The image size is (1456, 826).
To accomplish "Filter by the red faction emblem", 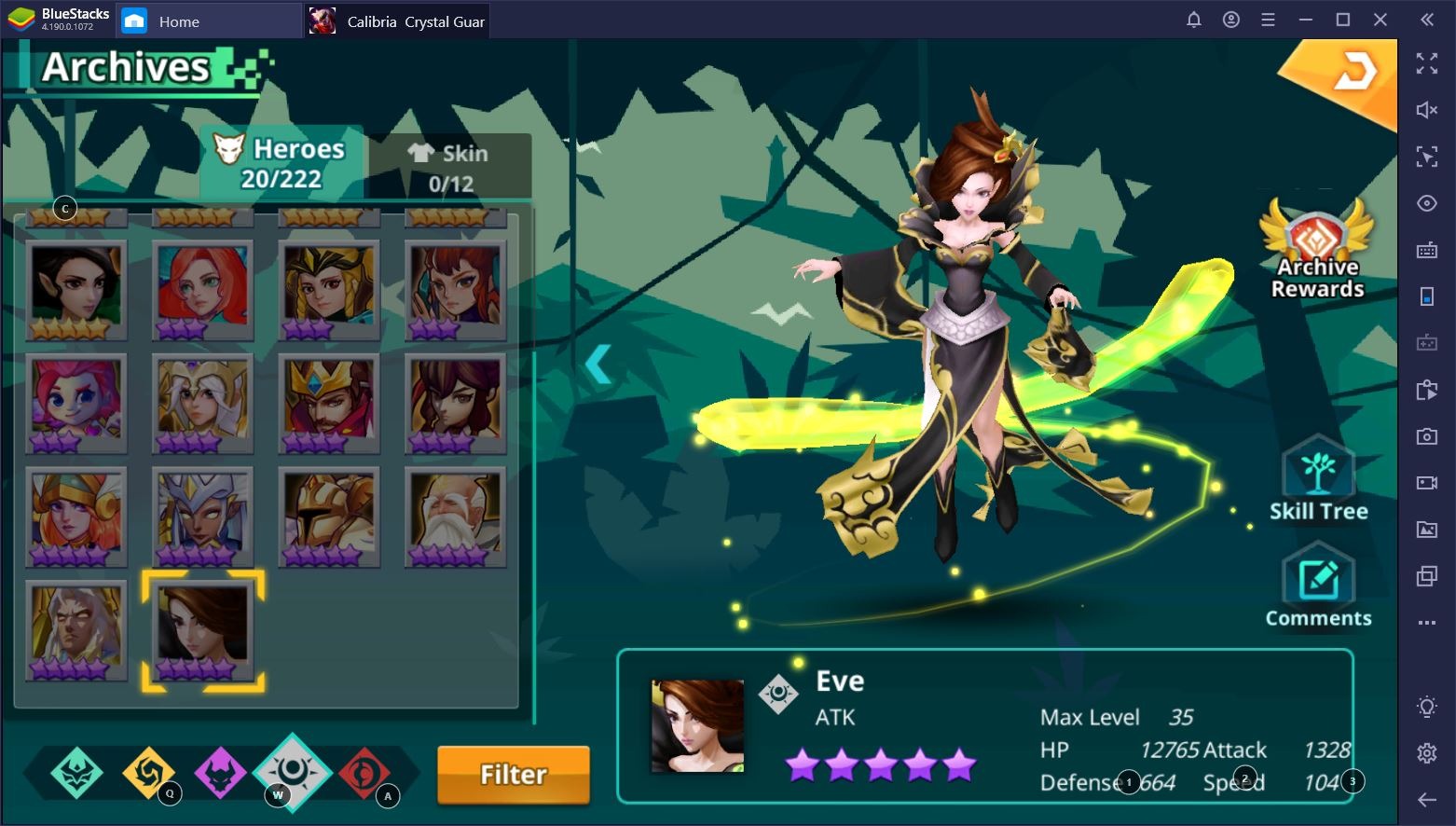I will pos(364,773).
